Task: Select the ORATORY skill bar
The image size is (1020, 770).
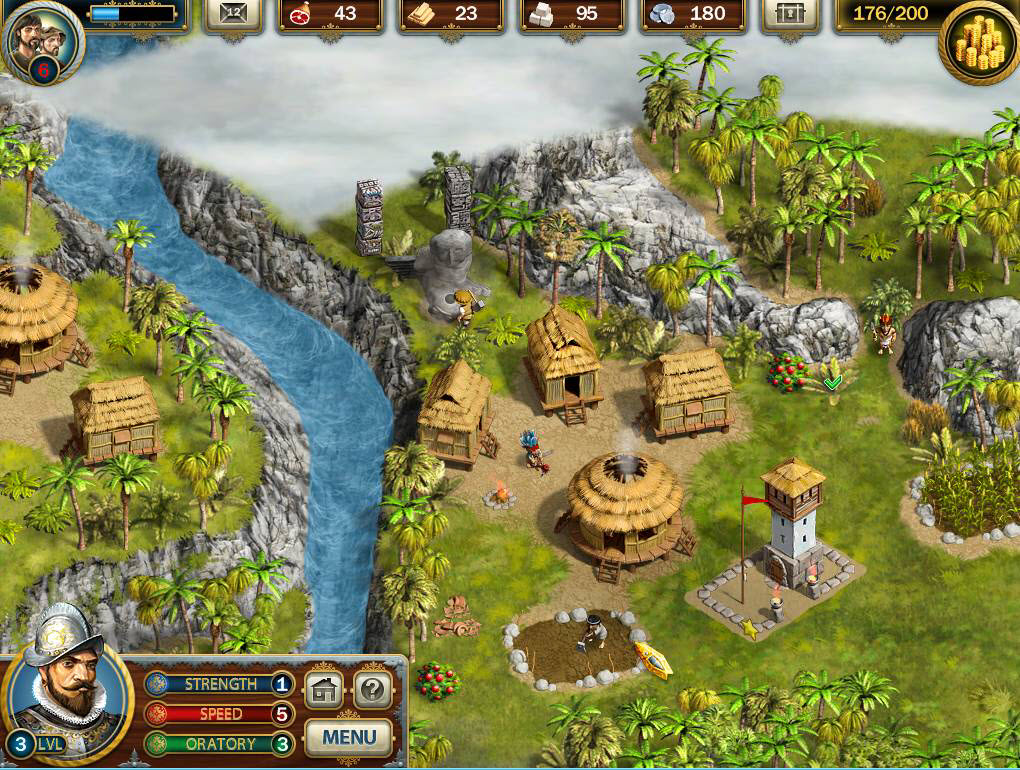Action: pos(219,744)
